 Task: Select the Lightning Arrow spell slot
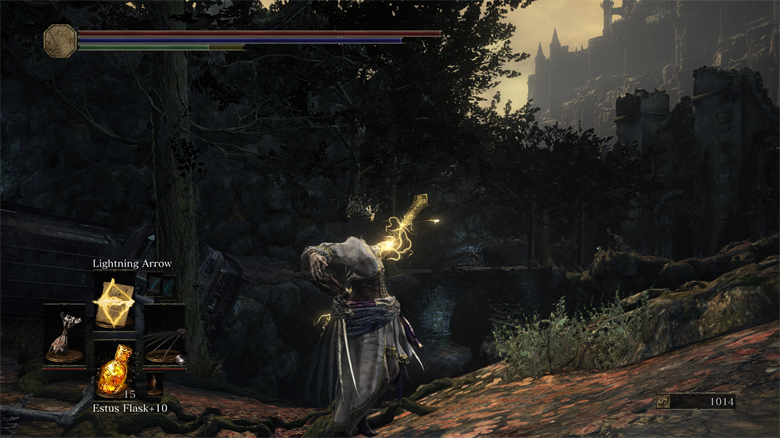coord(115,301)
